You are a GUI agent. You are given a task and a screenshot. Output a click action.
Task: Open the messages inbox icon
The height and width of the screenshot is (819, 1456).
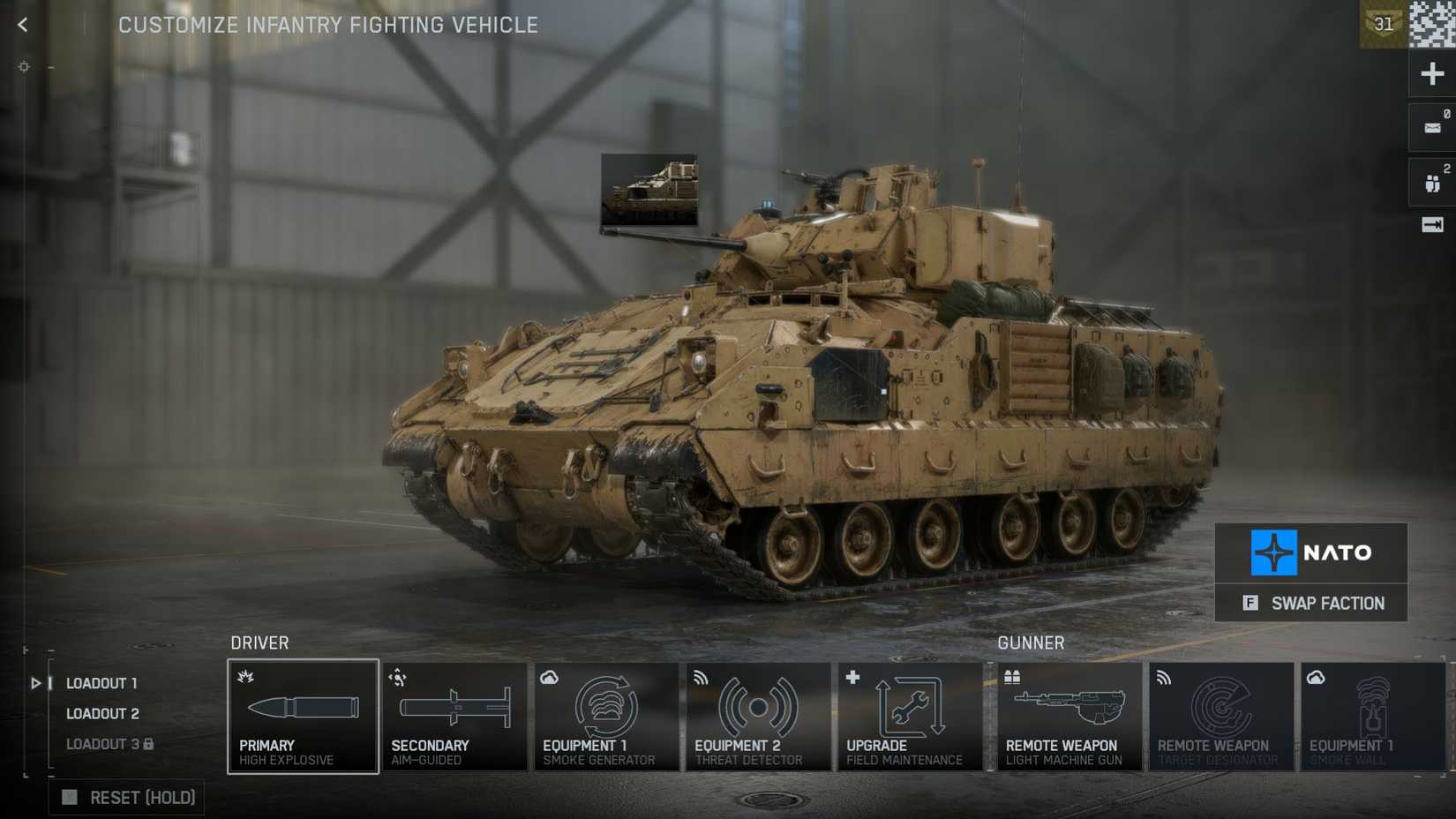pyautogui.click(x=1431, y=125)
